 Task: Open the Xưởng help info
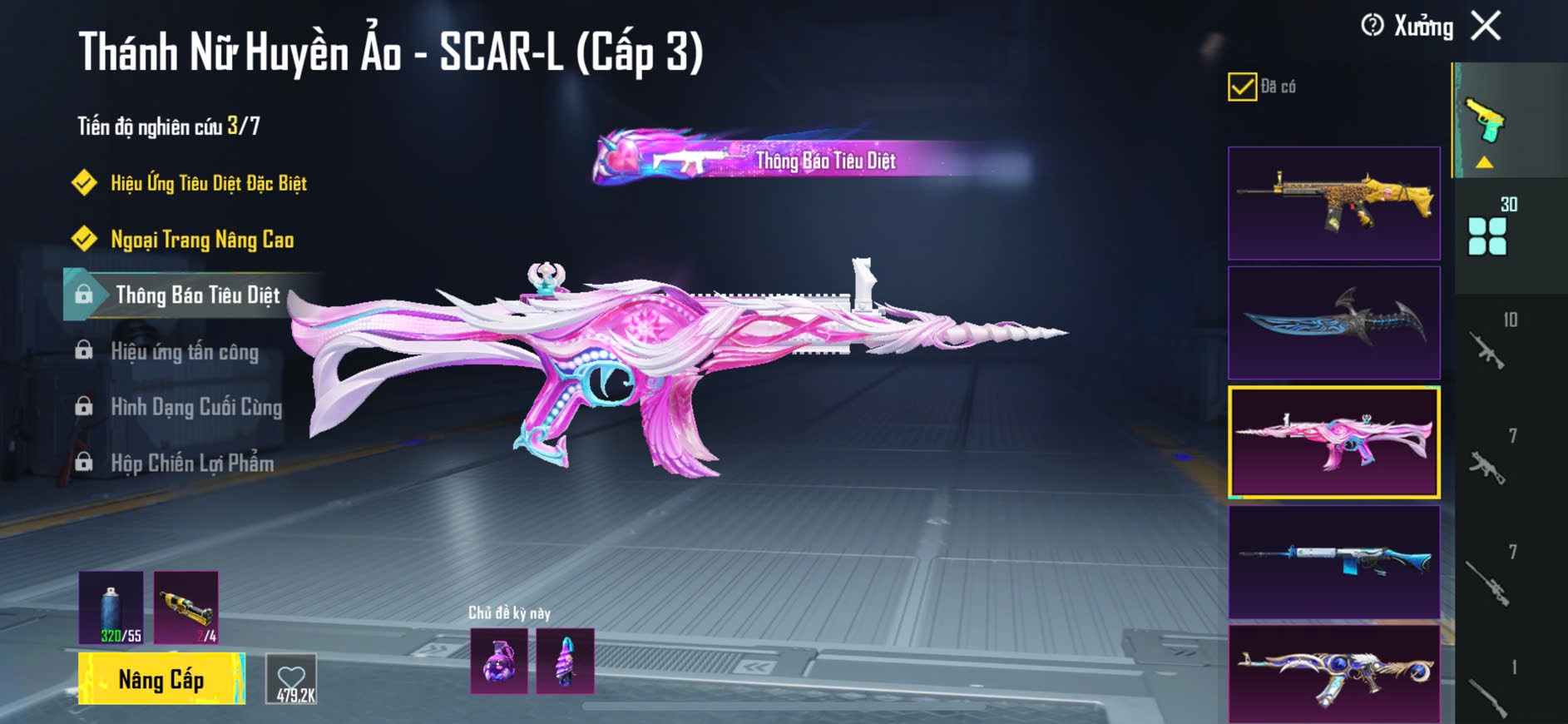[x=1373, y=26]
